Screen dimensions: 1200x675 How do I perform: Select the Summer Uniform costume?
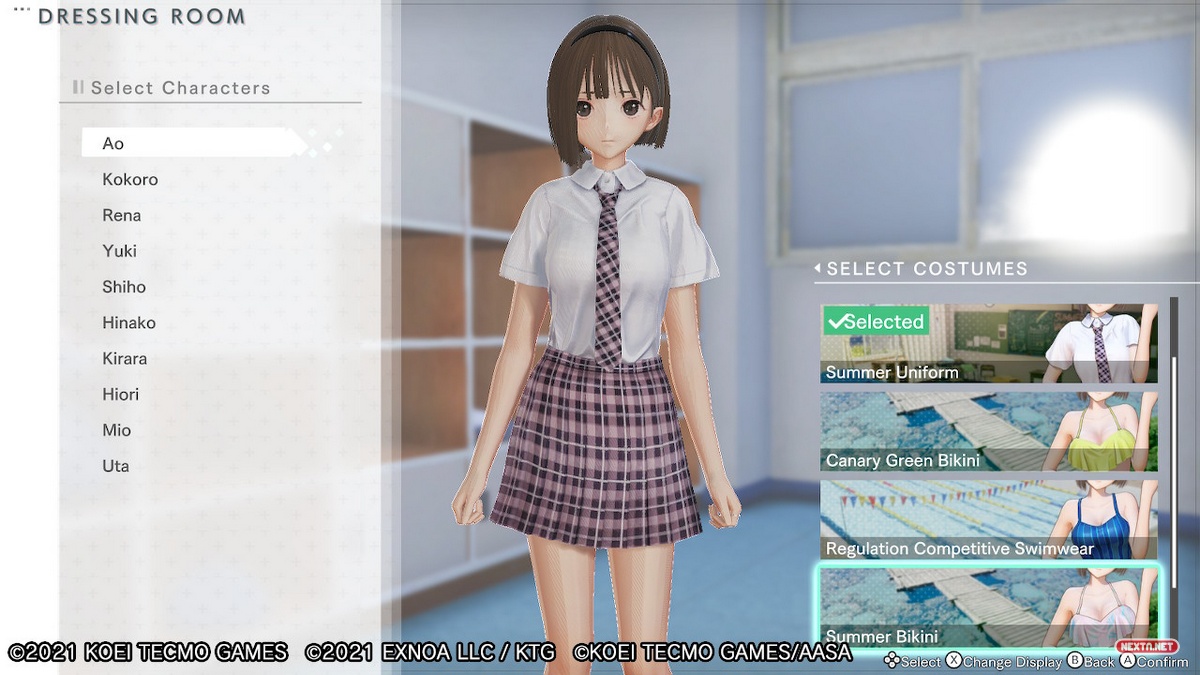click(x=988, y=344)
